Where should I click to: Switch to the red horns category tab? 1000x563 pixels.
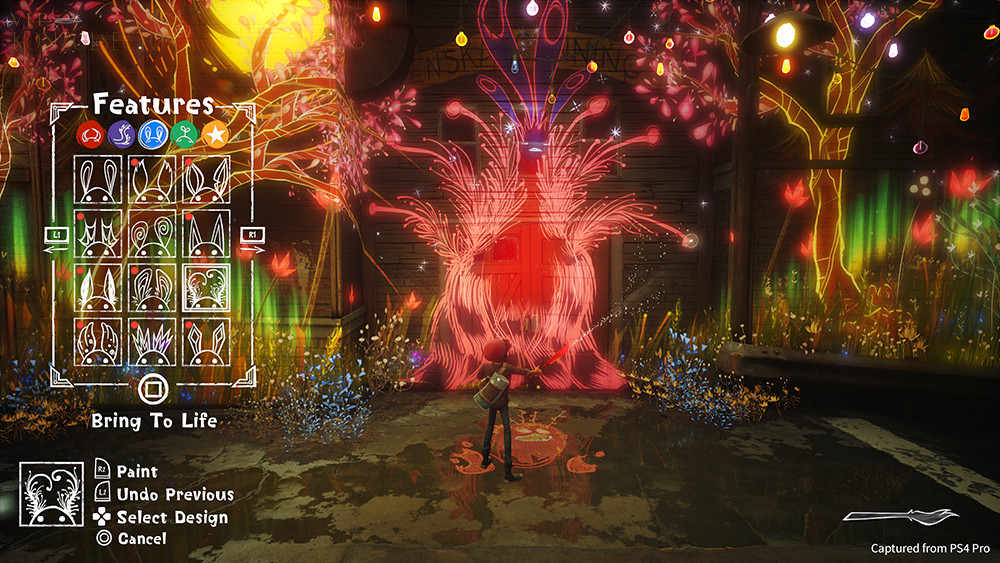tap(91, 133)
